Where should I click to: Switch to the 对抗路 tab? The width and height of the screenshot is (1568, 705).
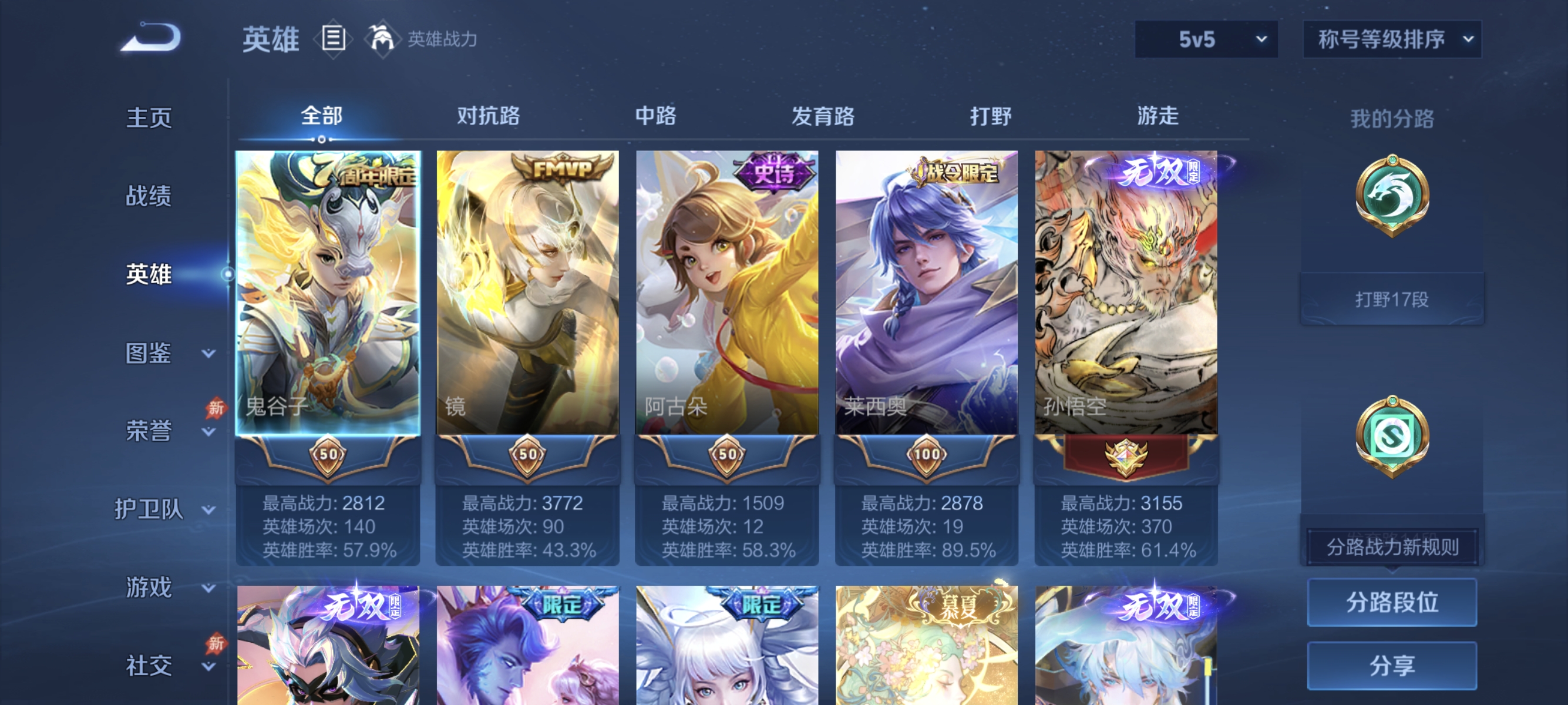488,117
